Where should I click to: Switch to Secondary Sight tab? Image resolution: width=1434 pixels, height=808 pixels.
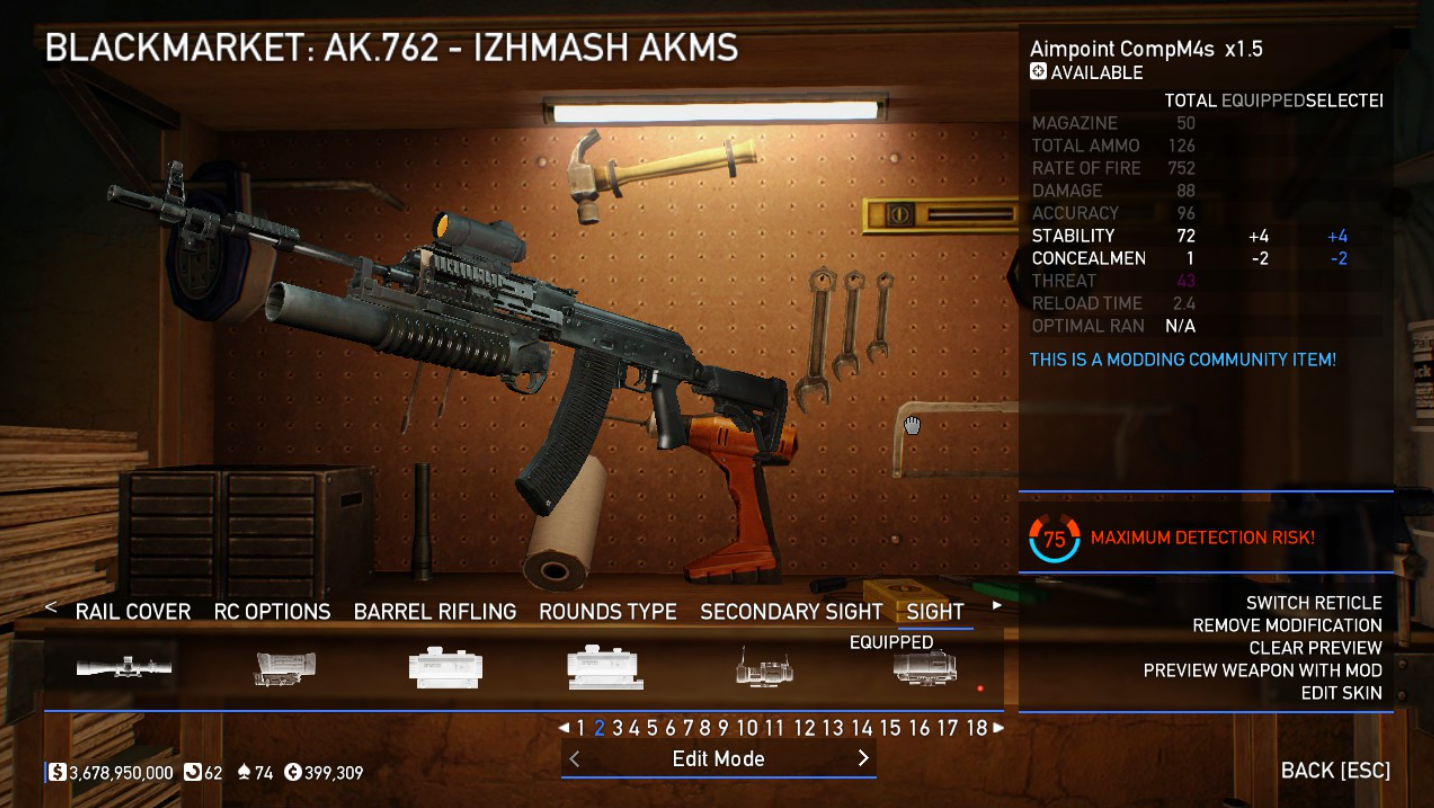click(791, 612)
